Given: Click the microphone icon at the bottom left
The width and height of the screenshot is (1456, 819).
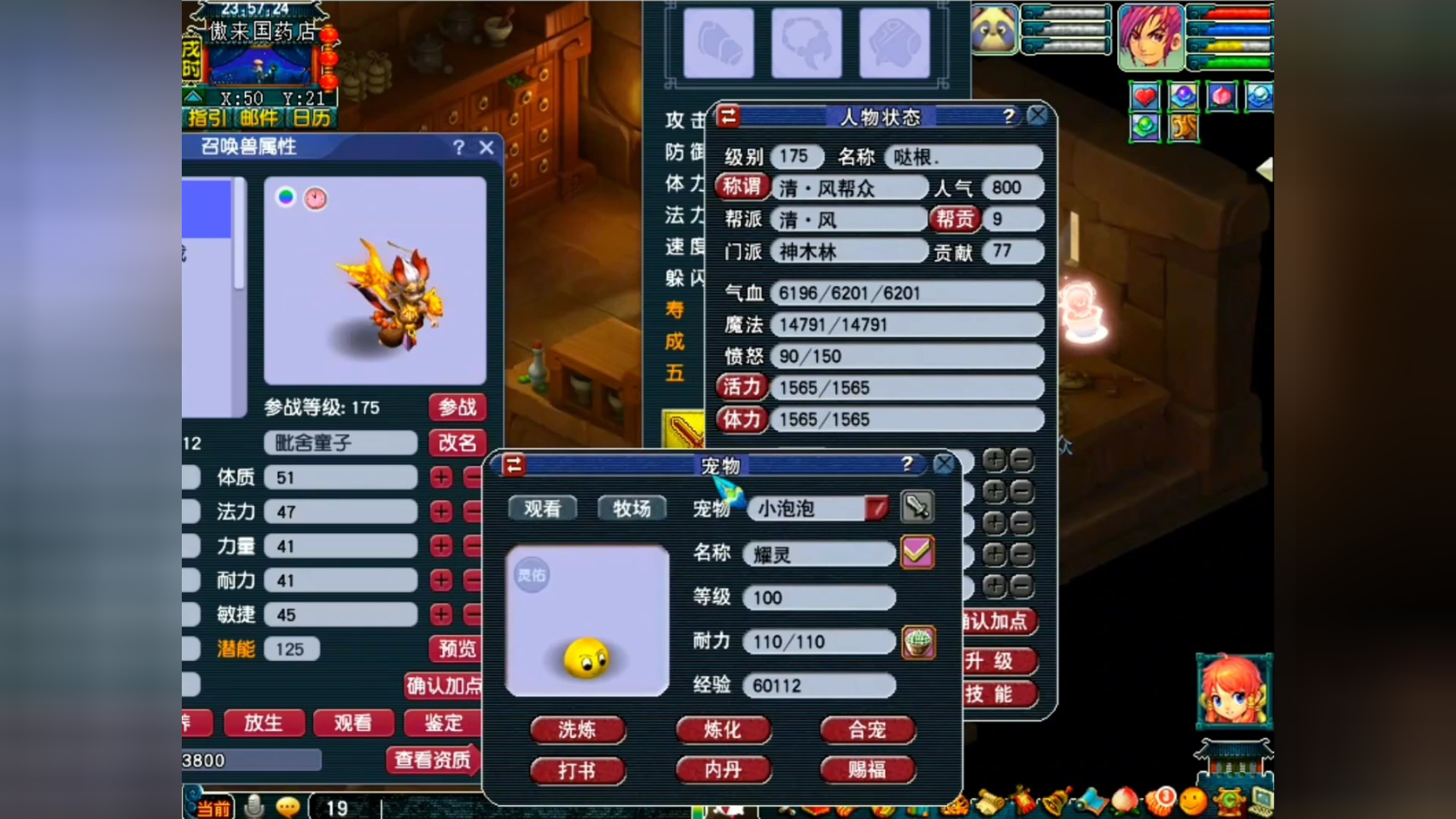Looking at the screenshot, I should (x=253, y=804).
